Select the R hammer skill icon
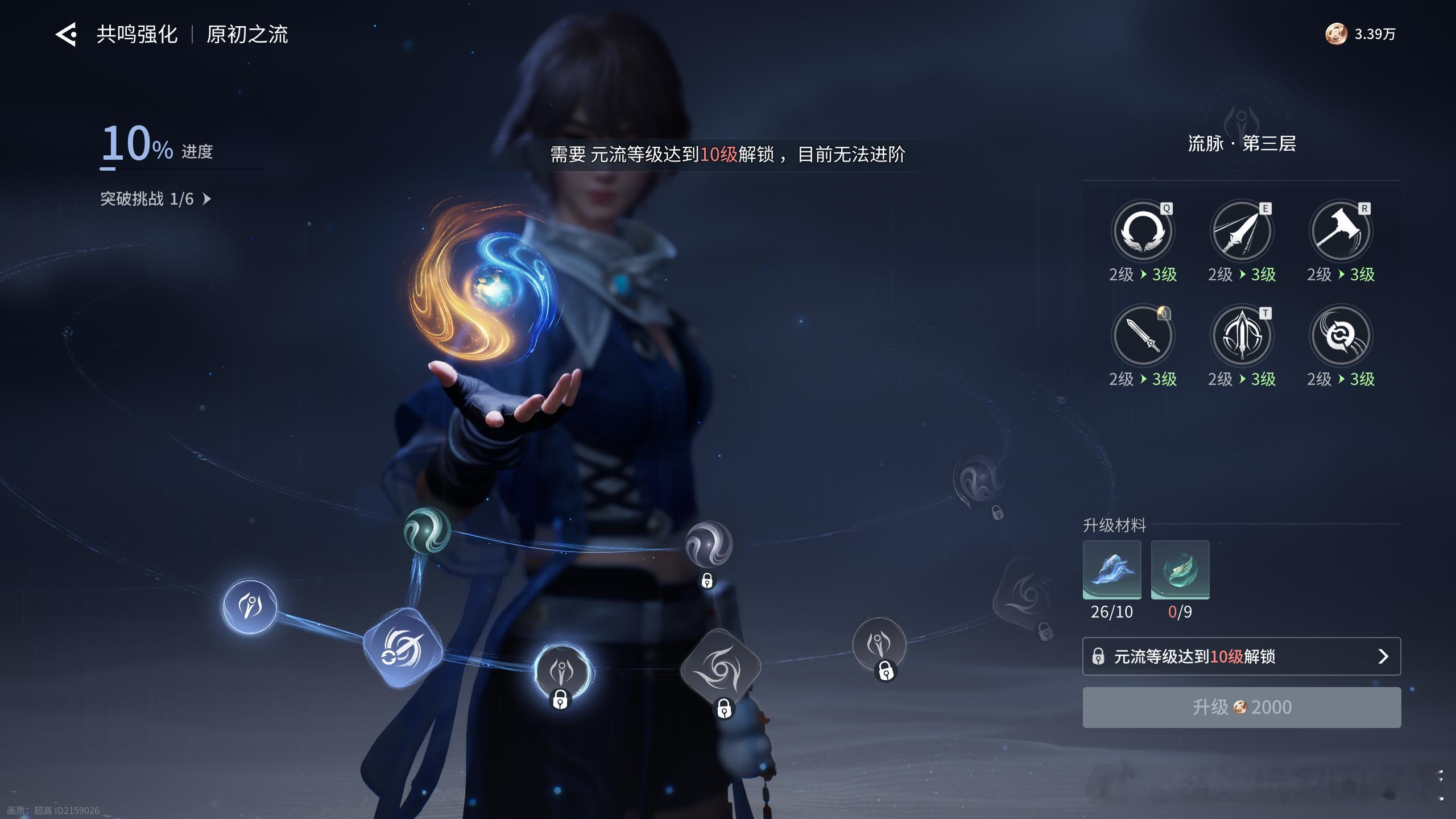Image resolution: width=1456 pixels, height=819 pixels. point(1340,231)
